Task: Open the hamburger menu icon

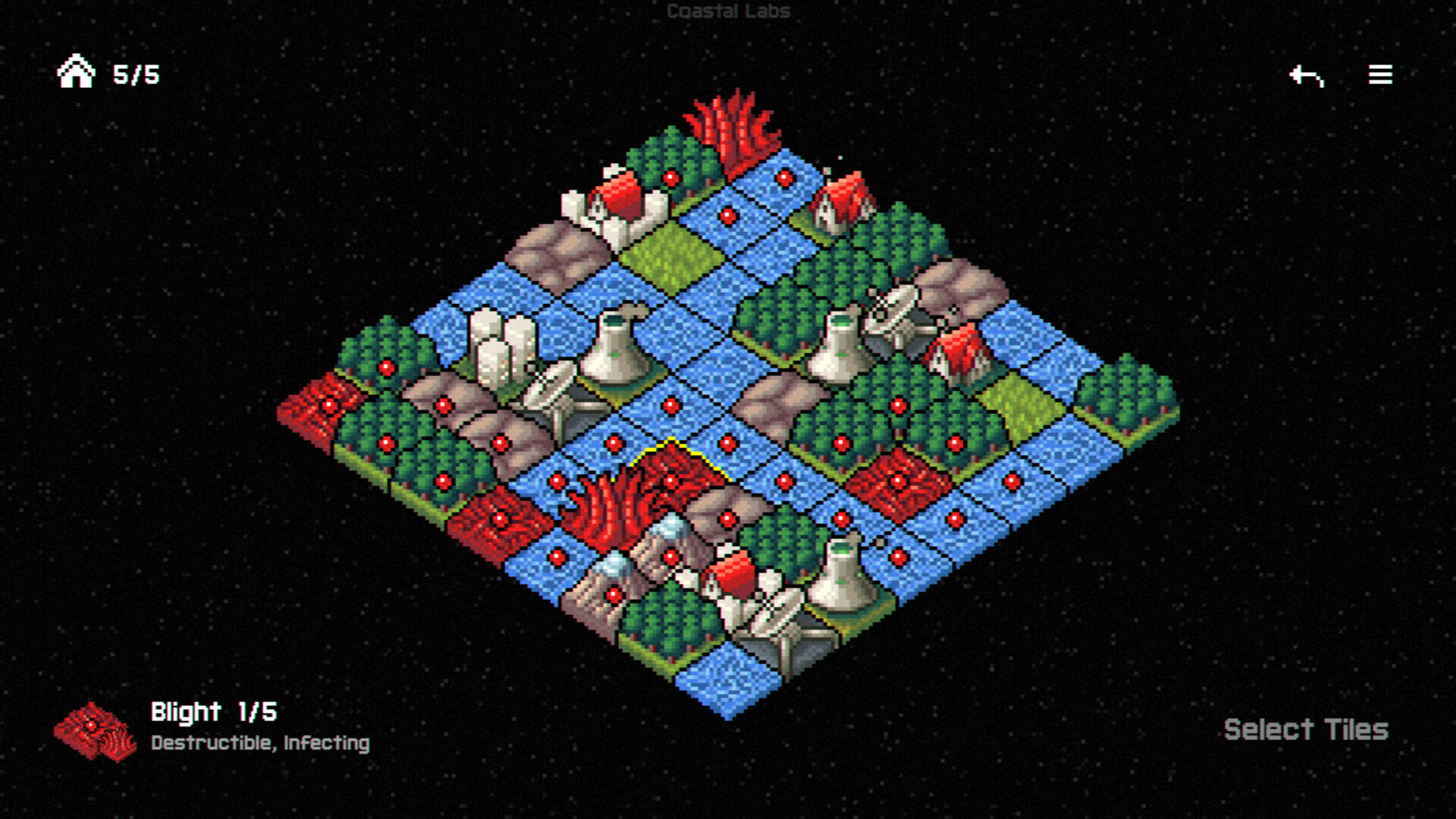Action: (1379, 74)
